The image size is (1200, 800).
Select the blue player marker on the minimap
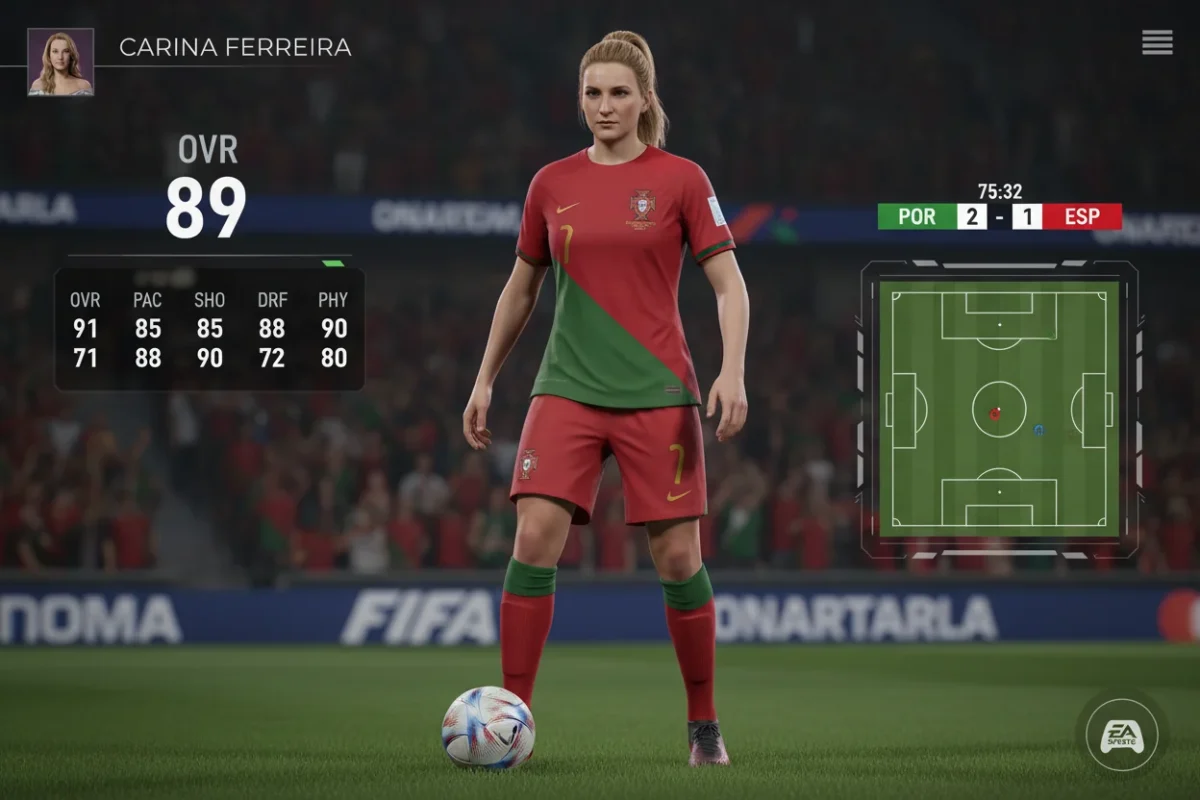pyautogui.click(x=1039, y=430)
